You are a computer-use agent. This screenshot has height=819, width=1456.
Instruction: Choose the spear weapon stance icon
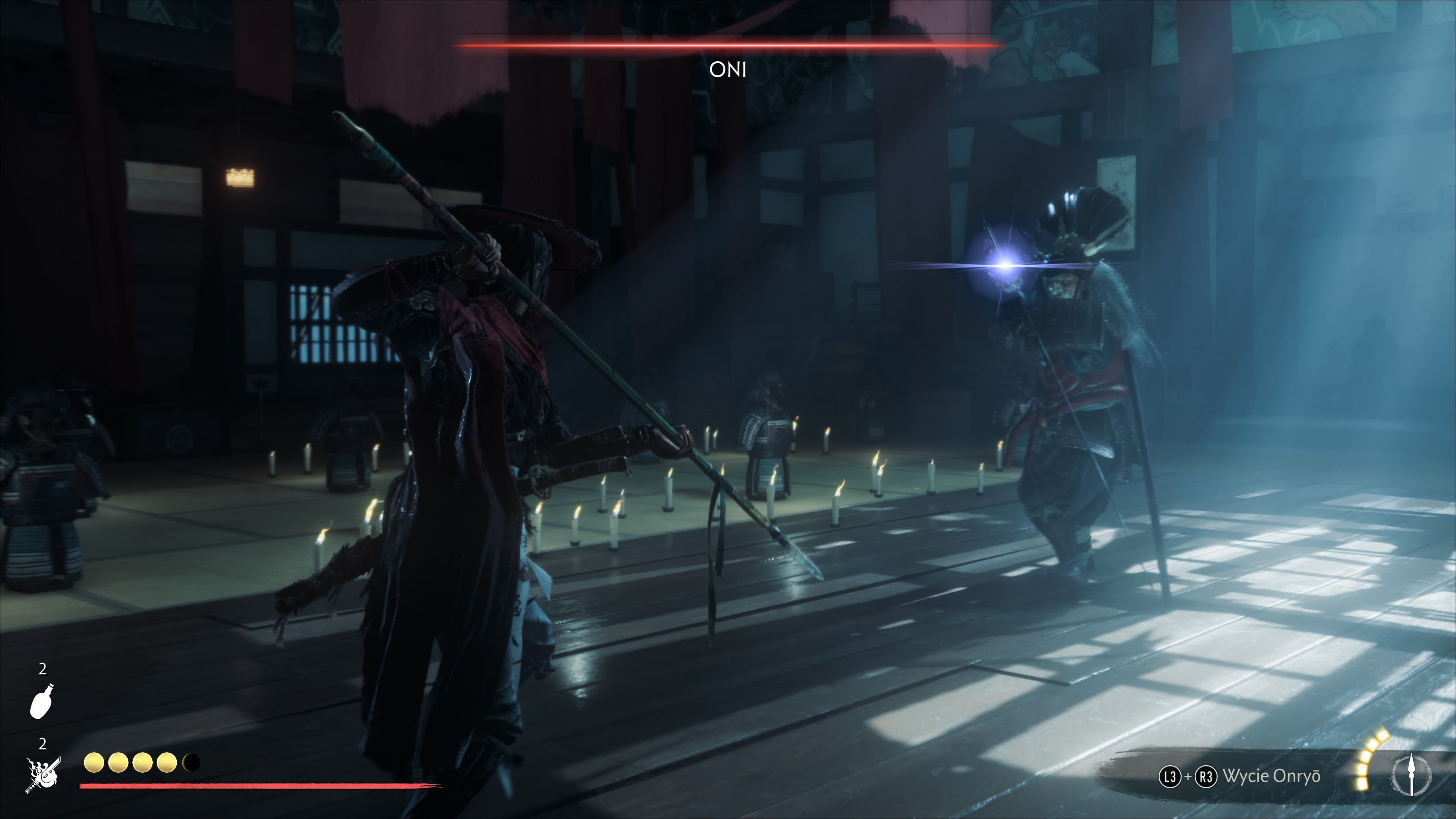(x=1411, y=774)
